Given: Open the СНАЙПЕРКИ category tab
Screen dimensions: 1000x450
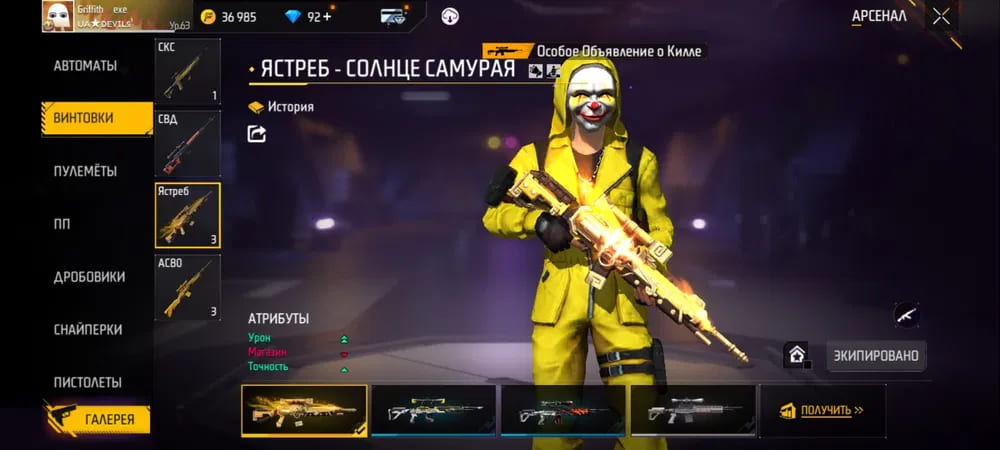Looking at the screenshot, I should (88, 329).
